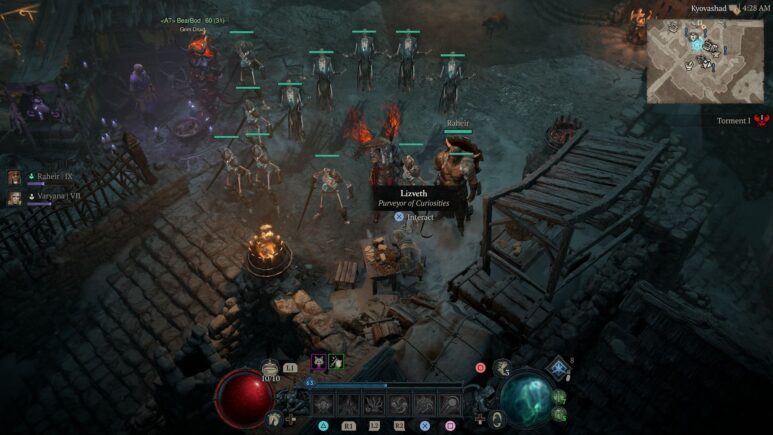This screenshot has width=773, height=435.
Task: Select the Torment I difficulty icon
Action: (762, 120)
